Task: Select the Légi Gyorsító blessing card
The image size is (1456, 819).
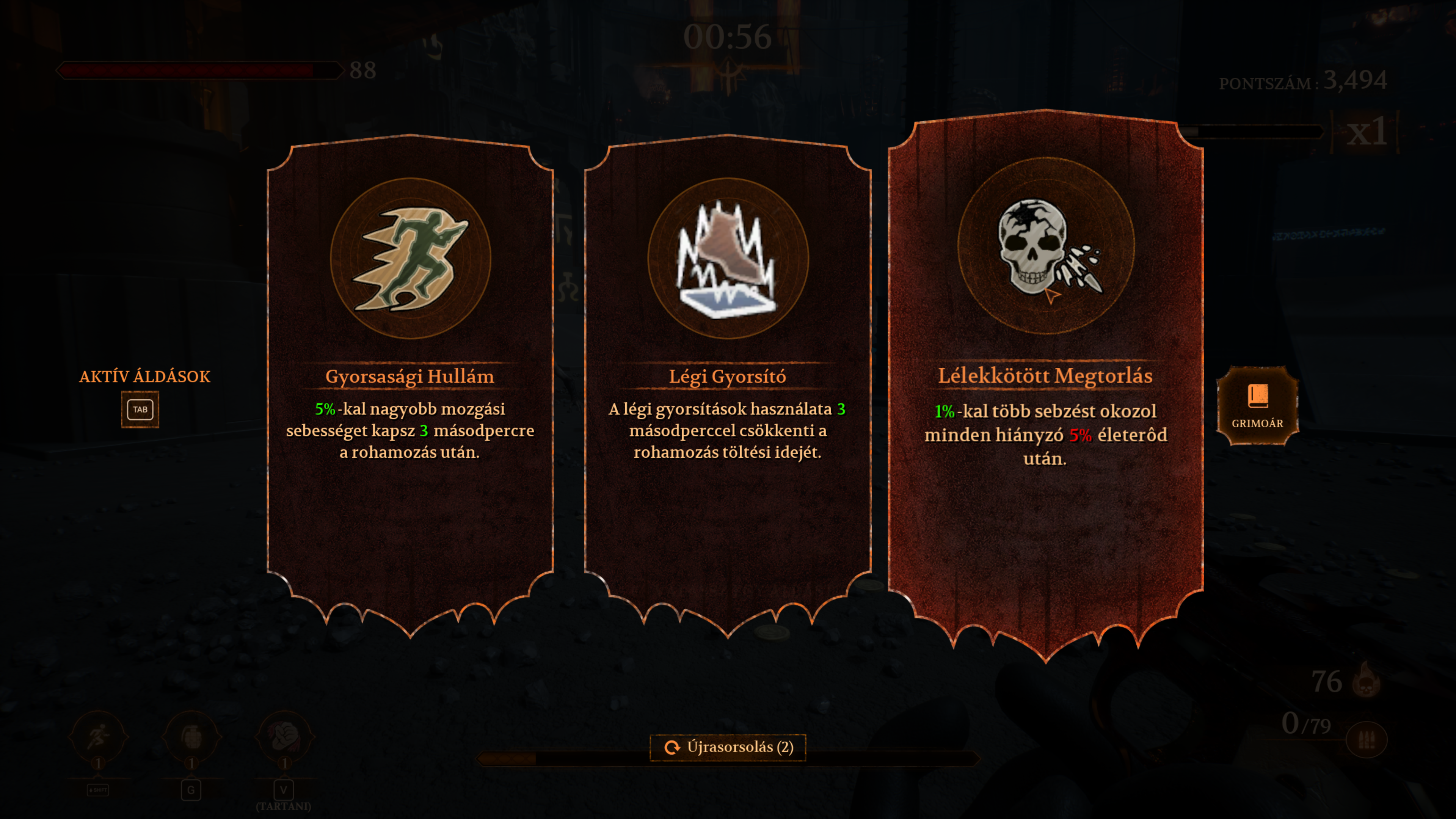Action: pos(728,384)
